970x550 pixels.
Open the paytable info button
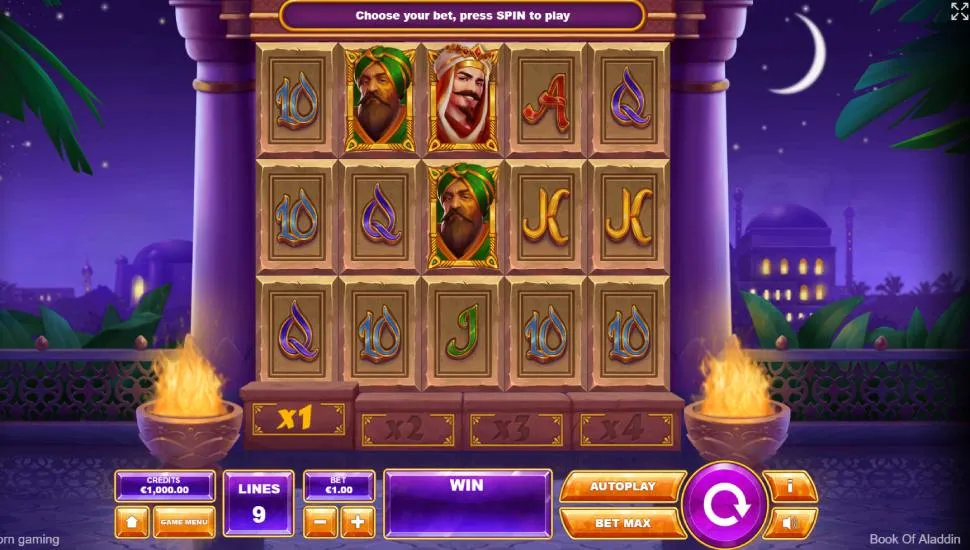click(790, 486)
